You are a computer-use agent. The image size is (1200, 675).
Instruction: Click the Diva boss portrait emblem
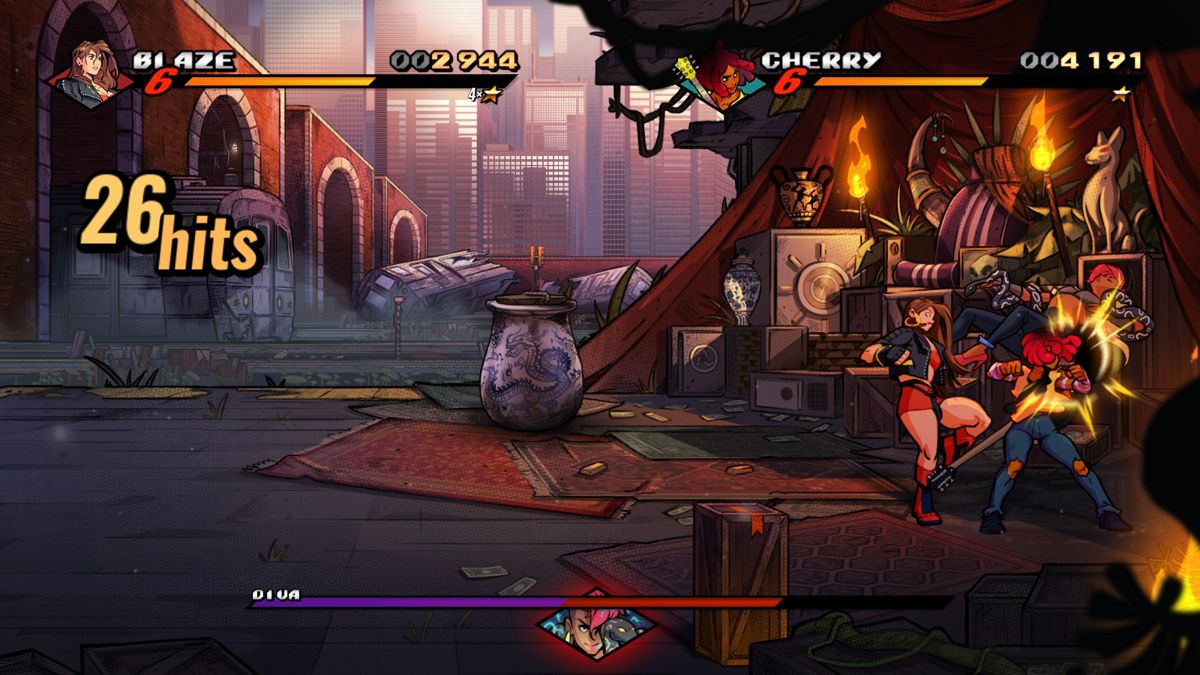click(596, 624)
